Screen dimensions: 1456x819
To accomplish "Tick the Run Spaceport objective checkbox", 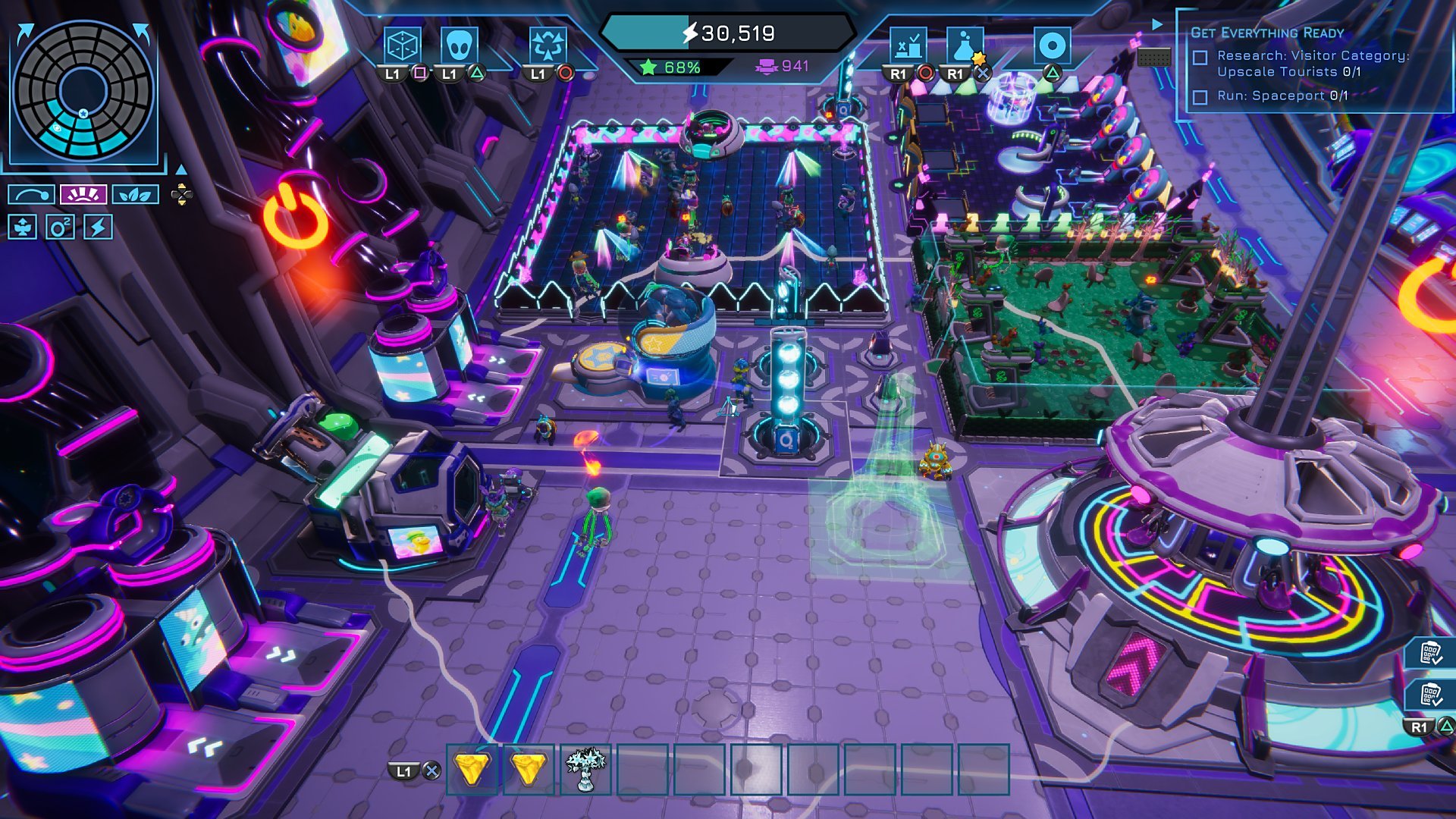I will pos(1200,97).
